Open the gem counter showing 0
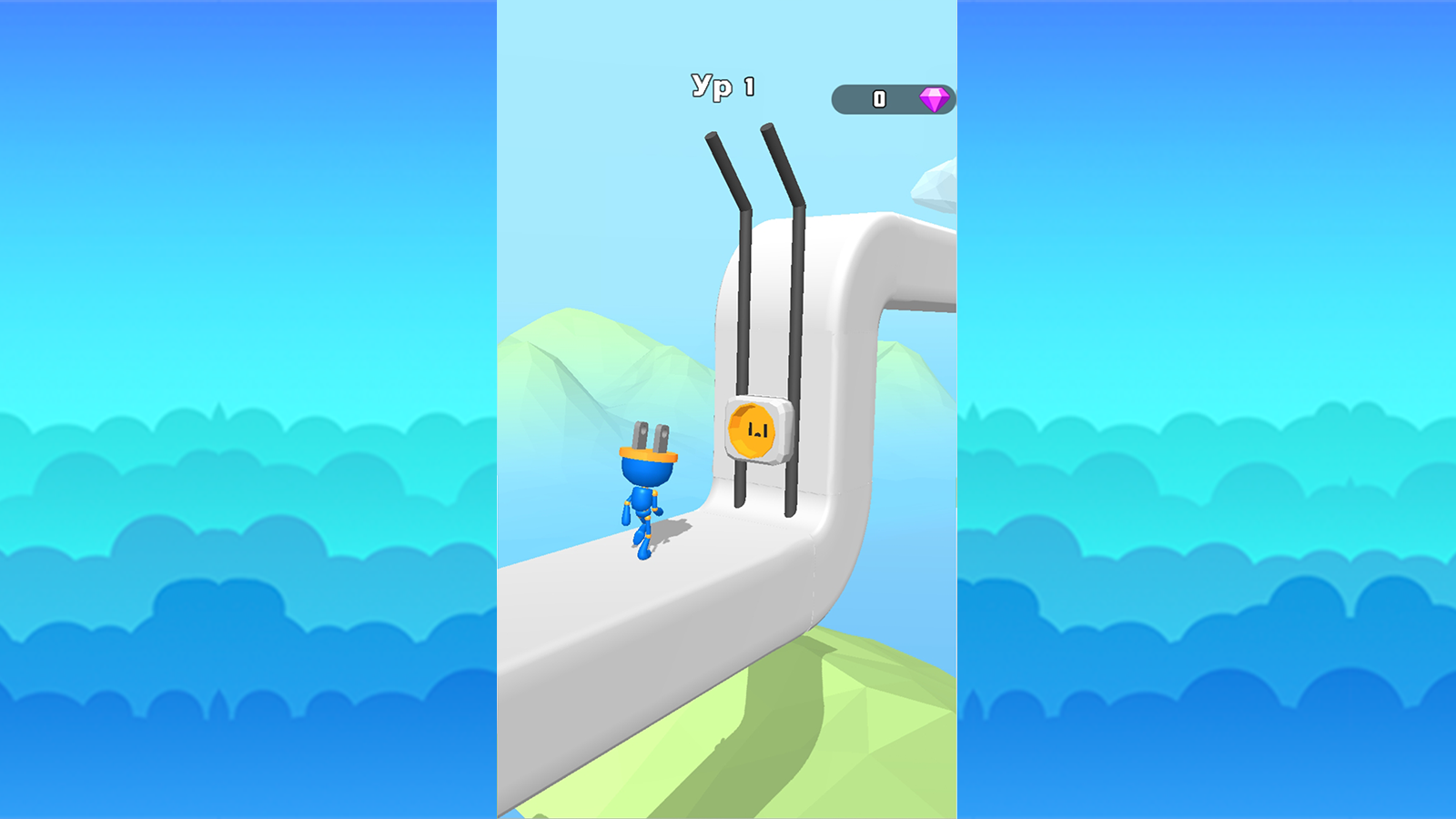 coord(892,97)
